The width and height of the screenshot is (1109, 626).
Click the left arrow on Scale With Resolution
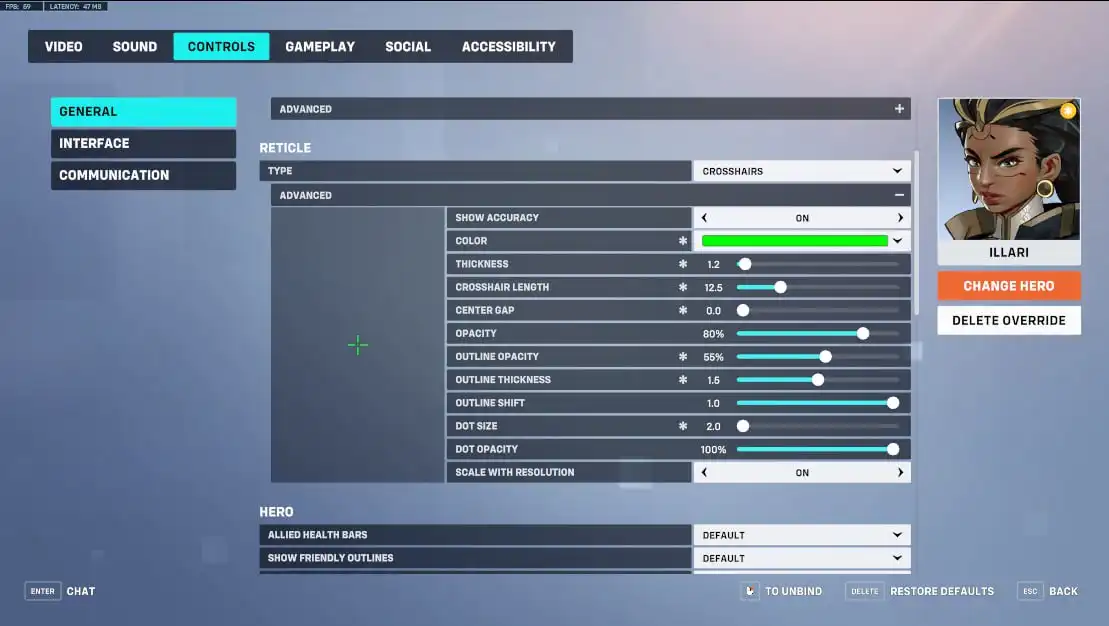tap(704, 472)
